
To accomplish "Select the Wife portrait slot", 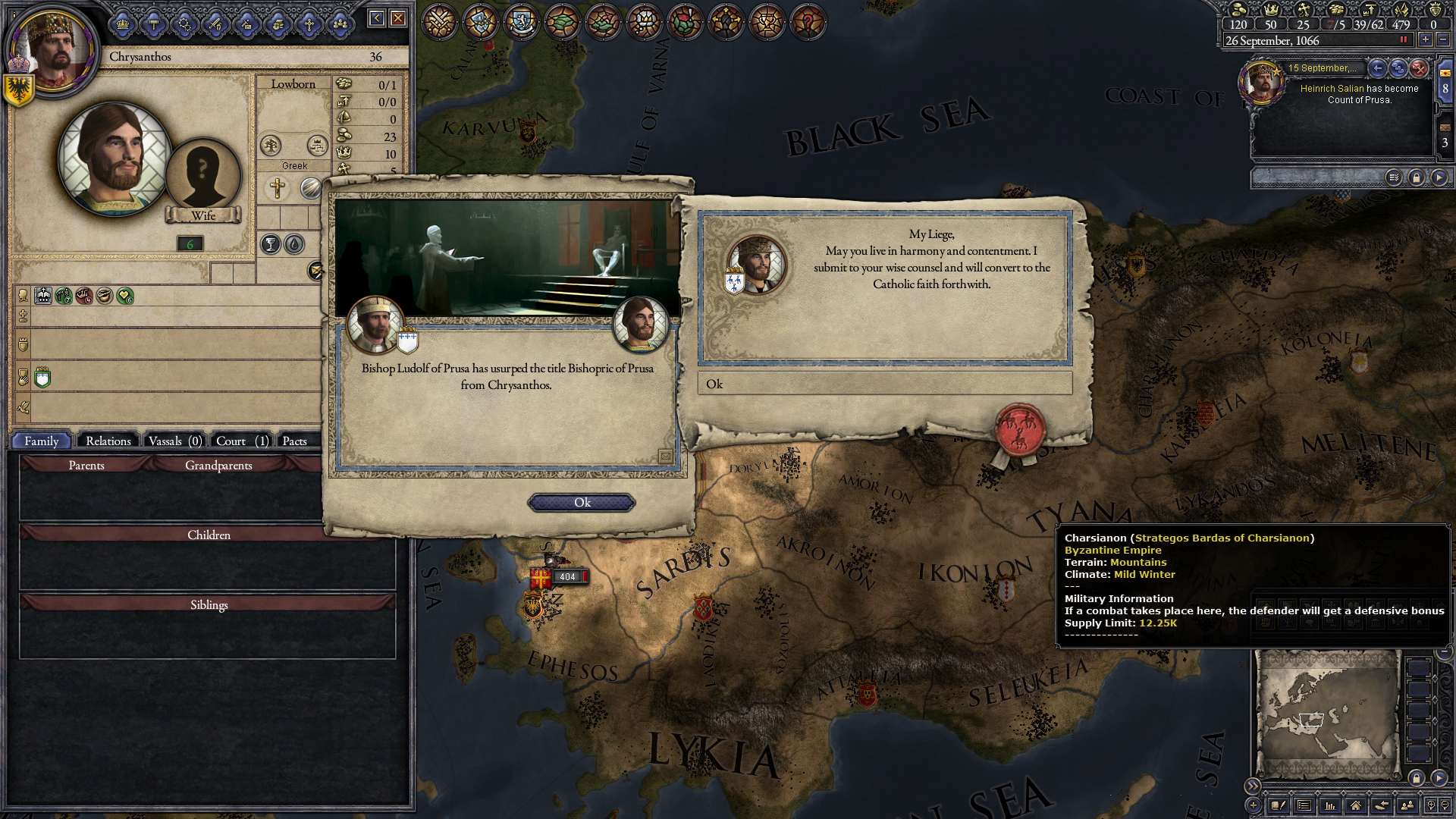I will 202,176.
